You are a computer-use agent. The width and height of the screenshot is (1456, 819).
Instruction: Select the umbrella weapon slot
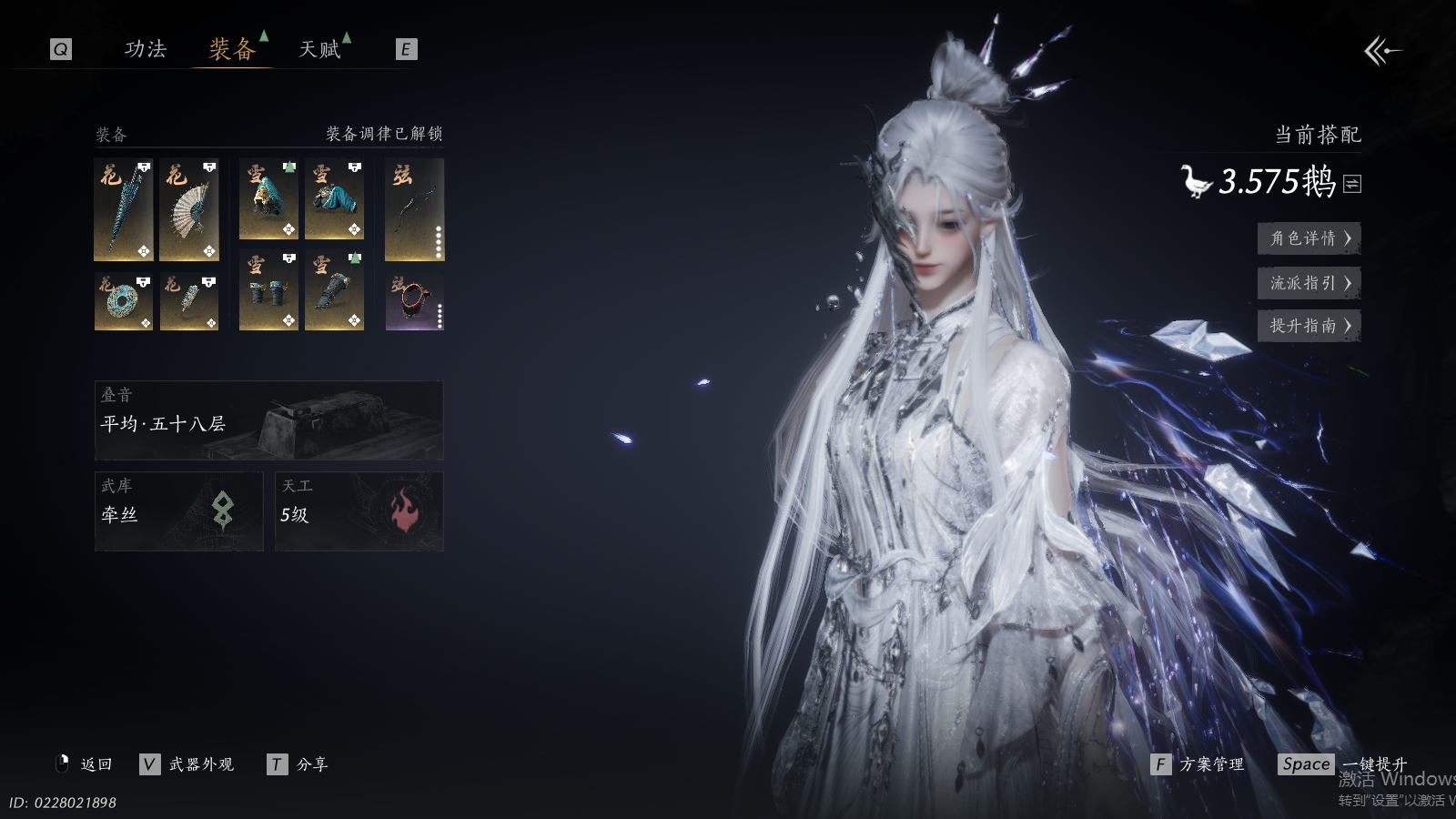[124, 209]
